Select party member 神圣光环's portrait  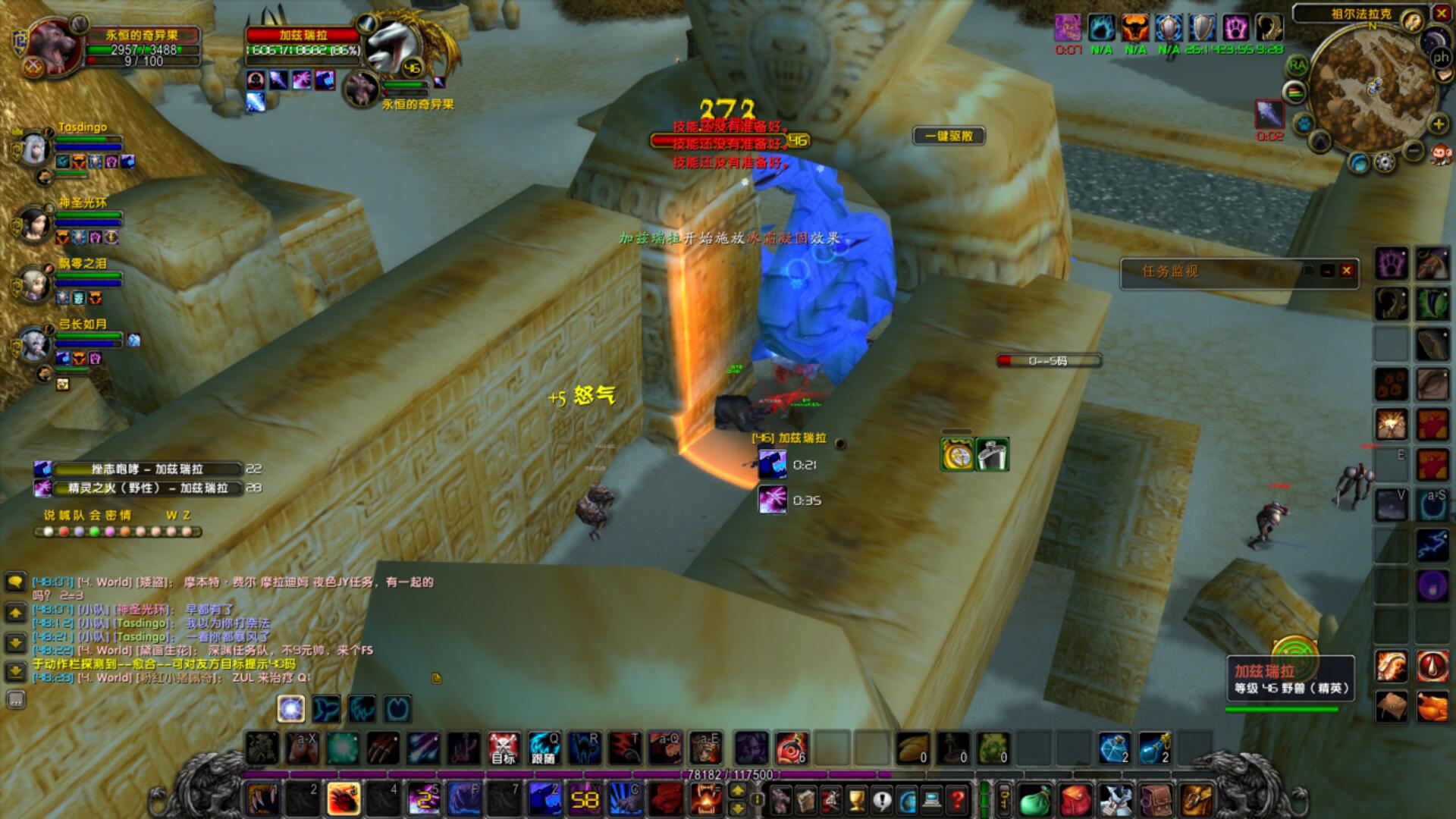(34, 224)
